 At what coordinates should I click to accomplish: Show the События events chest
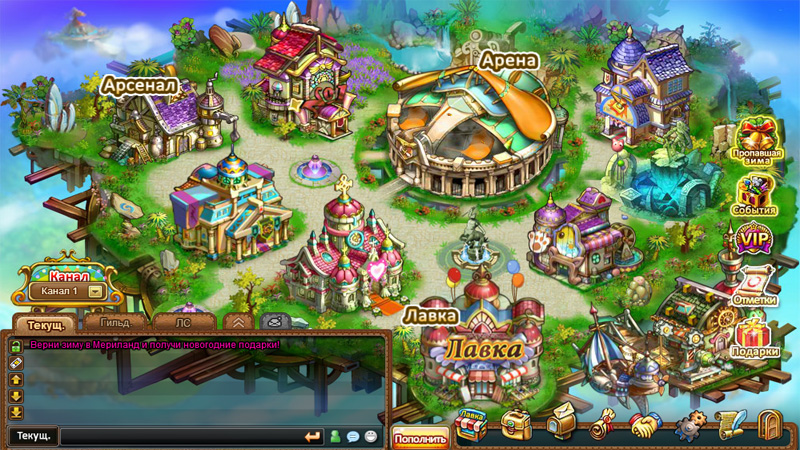[756, 194]
